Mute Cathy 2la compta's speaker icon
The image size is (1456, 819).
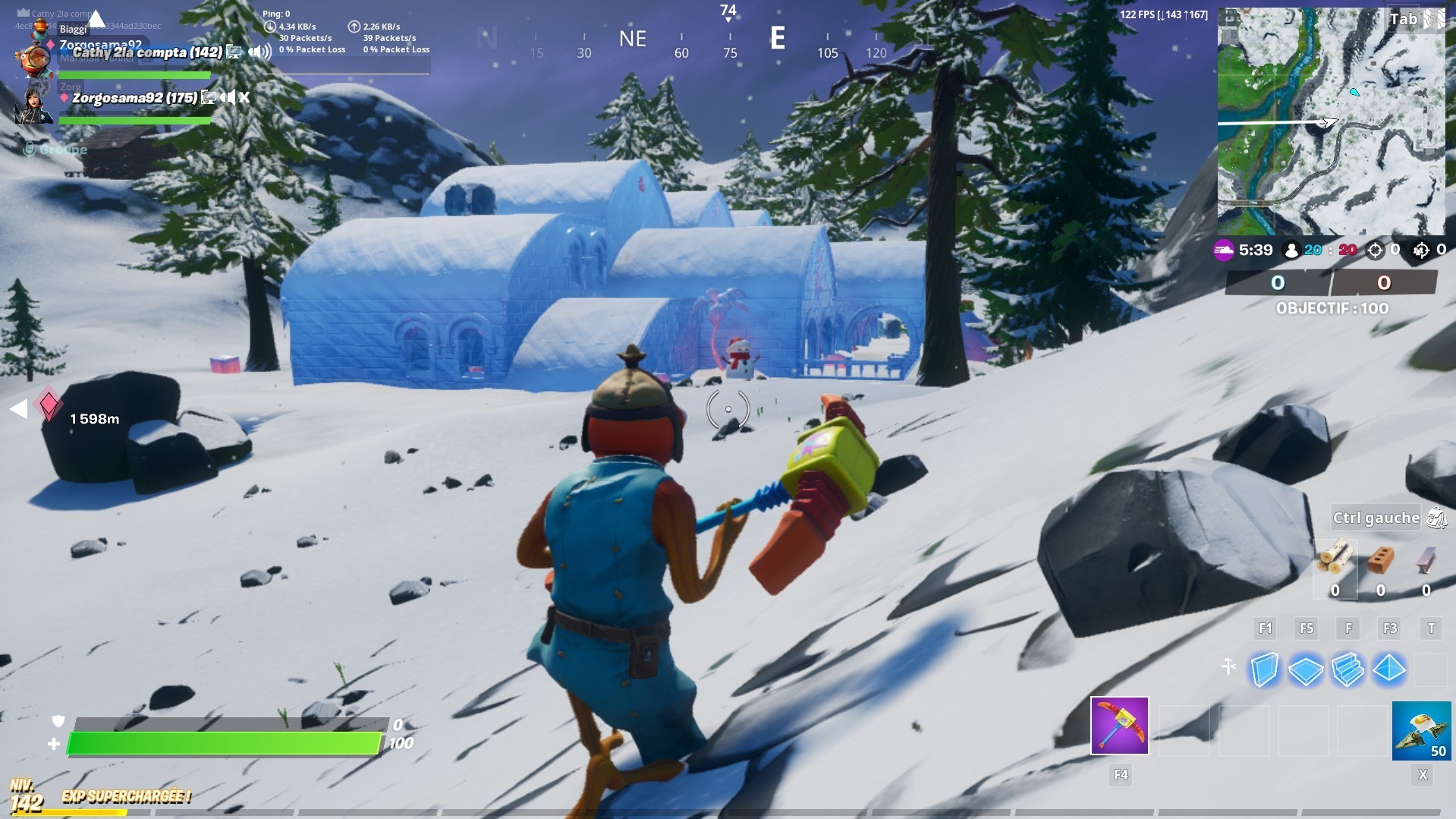(x=259, y=52)
